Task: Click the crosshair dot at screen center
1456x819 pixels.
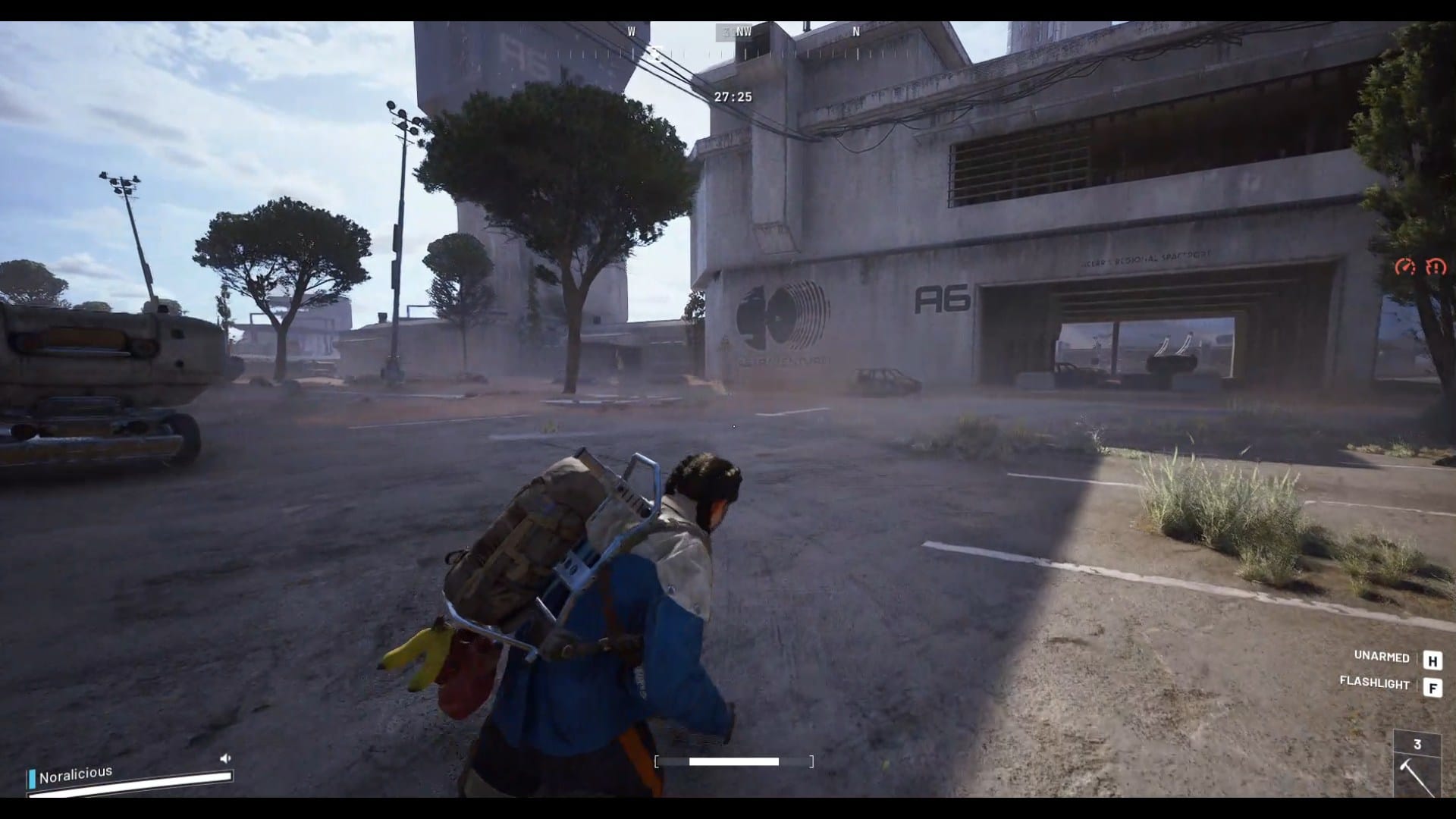Action: [x=734, y=426]
